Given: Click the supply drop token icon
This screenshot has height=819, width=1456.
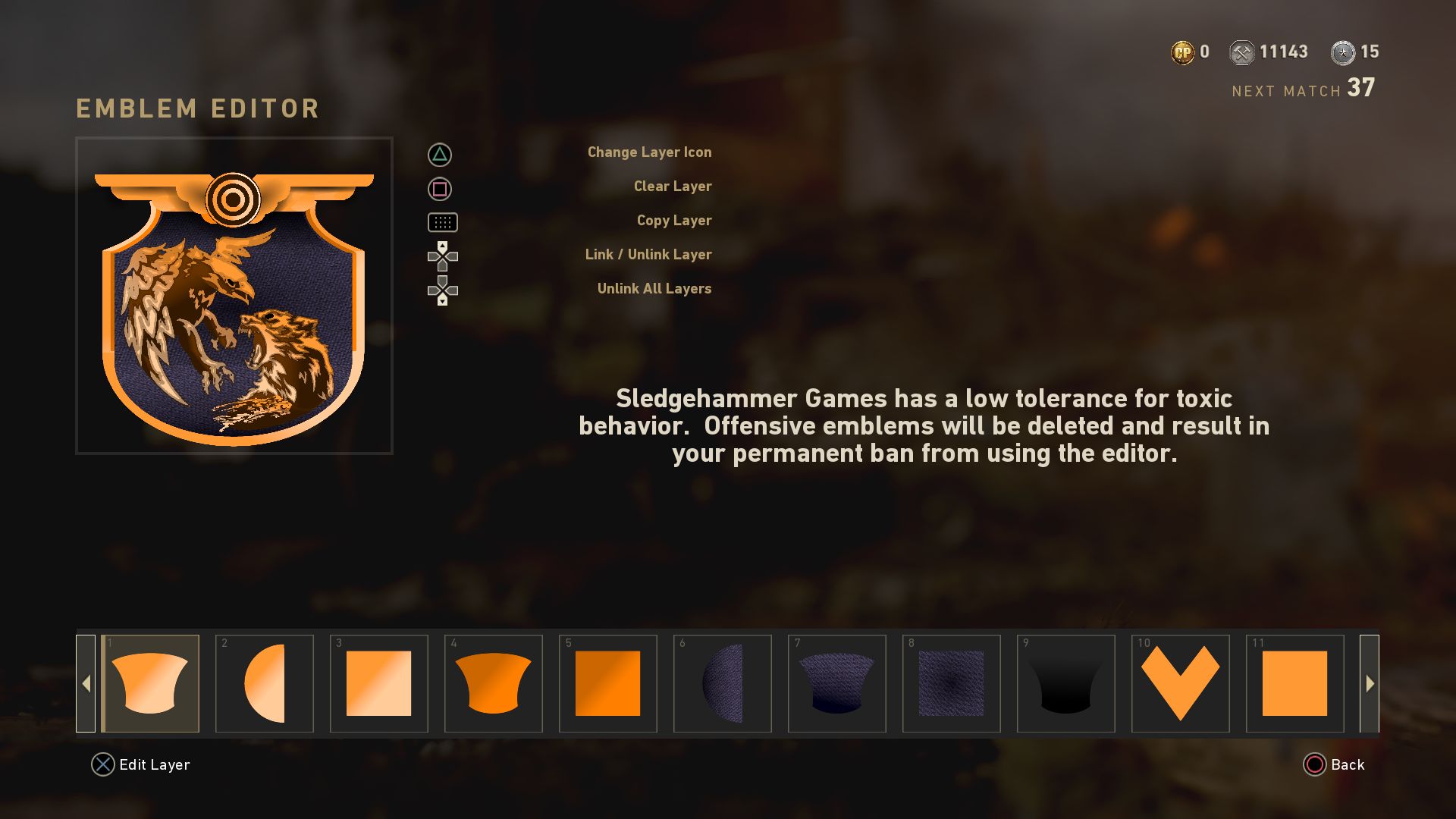Looking at the screenshot, I should click(x=1343, y=52).
